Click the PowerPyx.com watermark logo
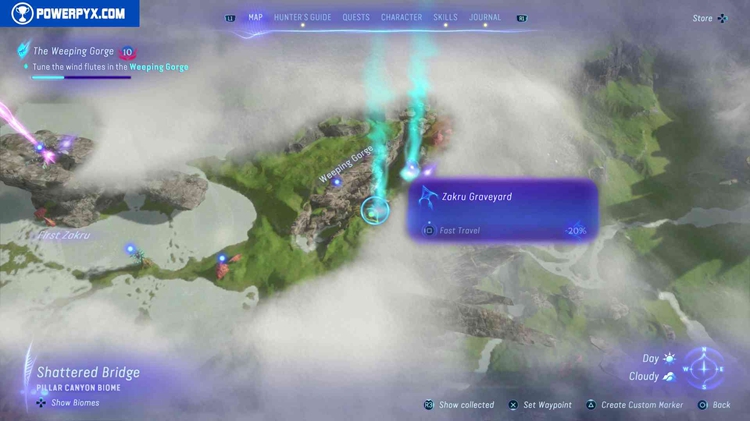Viewport: 750px width, 421px height. tap(70, 14)
